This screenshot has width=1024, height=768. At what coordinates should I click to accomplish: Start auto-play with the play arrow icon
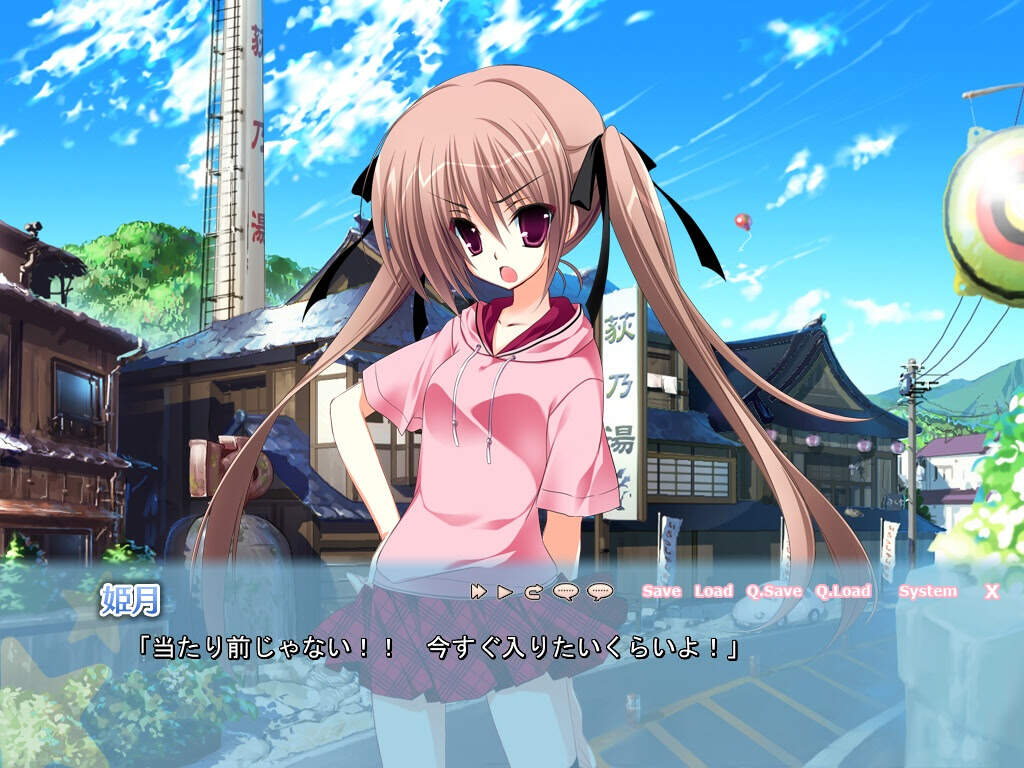[505, 591]
